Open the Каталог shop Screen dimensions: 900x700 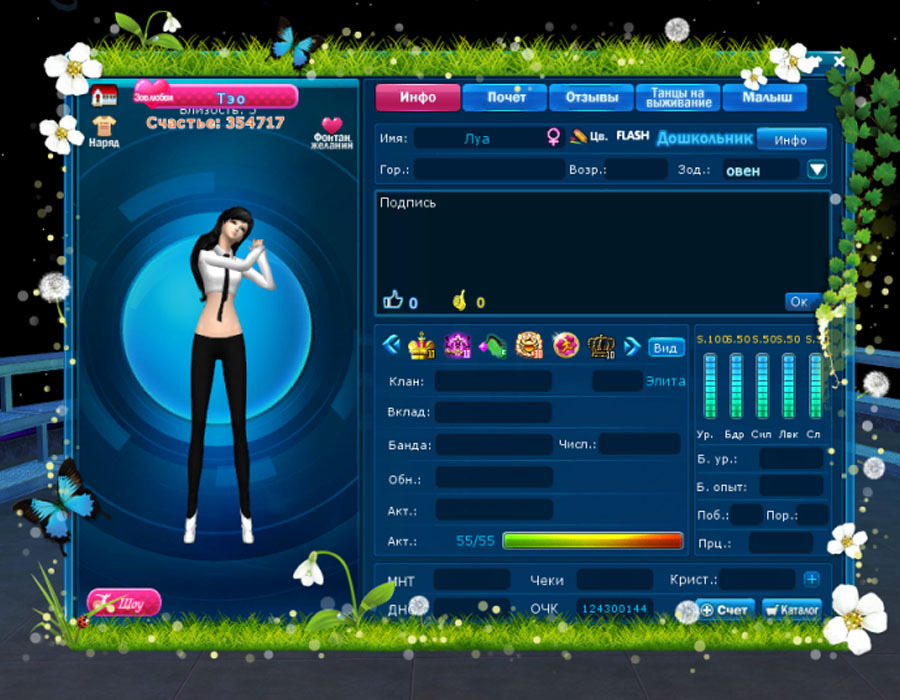(x=791, y=609)
